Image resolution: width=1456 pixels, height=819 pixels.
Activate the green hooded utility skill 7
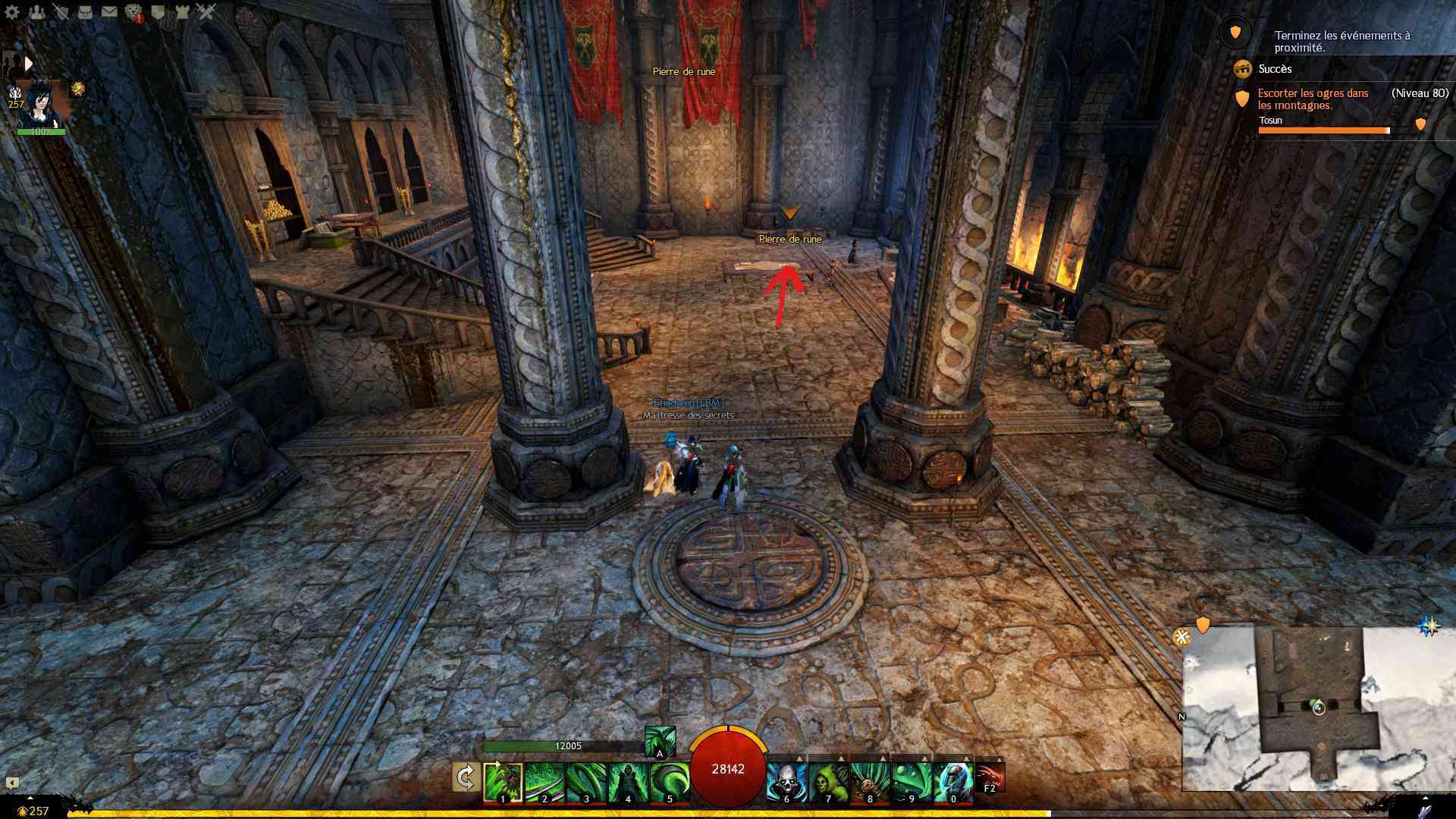pos(828,783)
